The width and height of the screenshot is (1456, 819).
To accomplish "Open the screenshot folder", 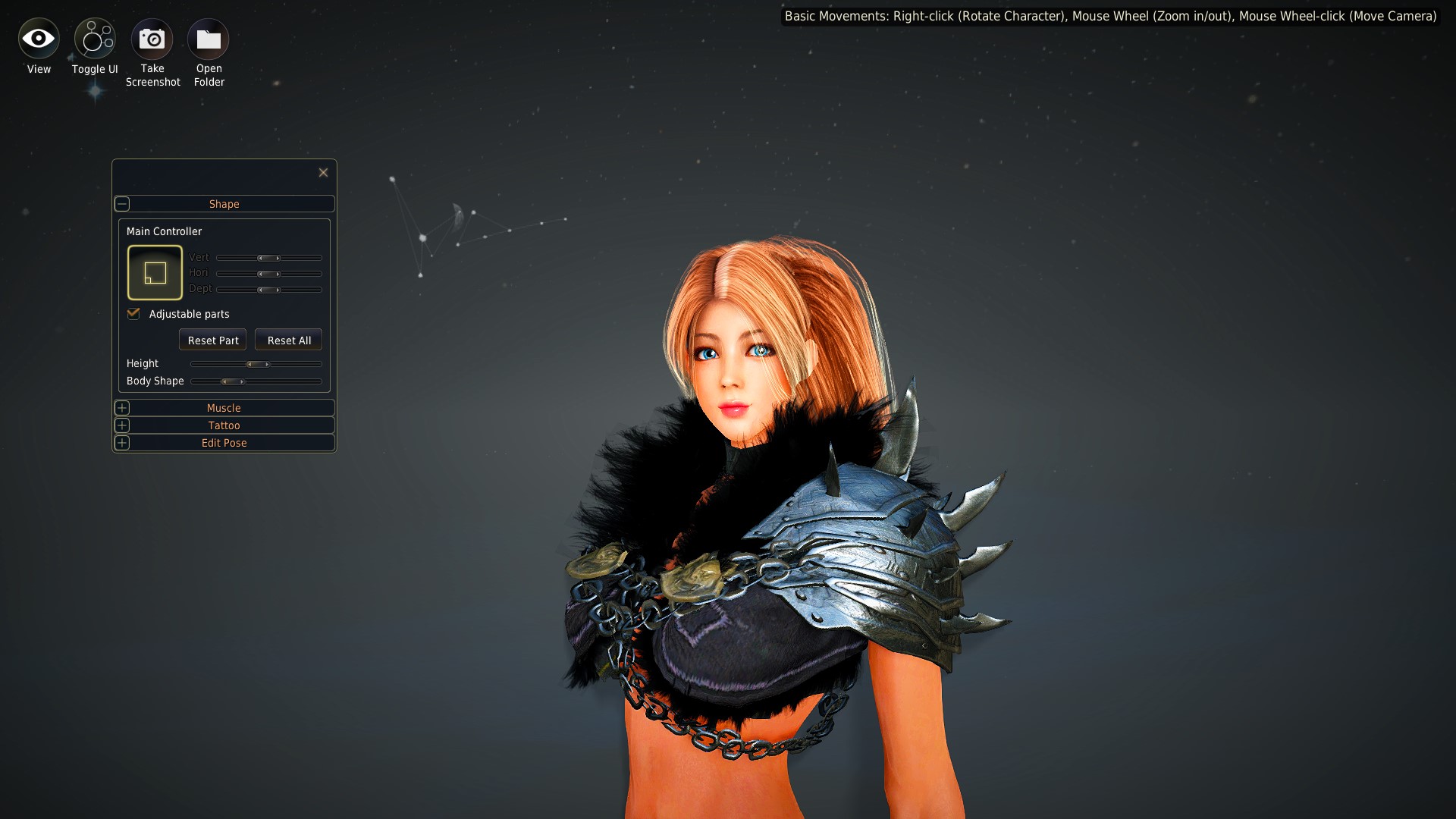I will (x=209, y=39).
